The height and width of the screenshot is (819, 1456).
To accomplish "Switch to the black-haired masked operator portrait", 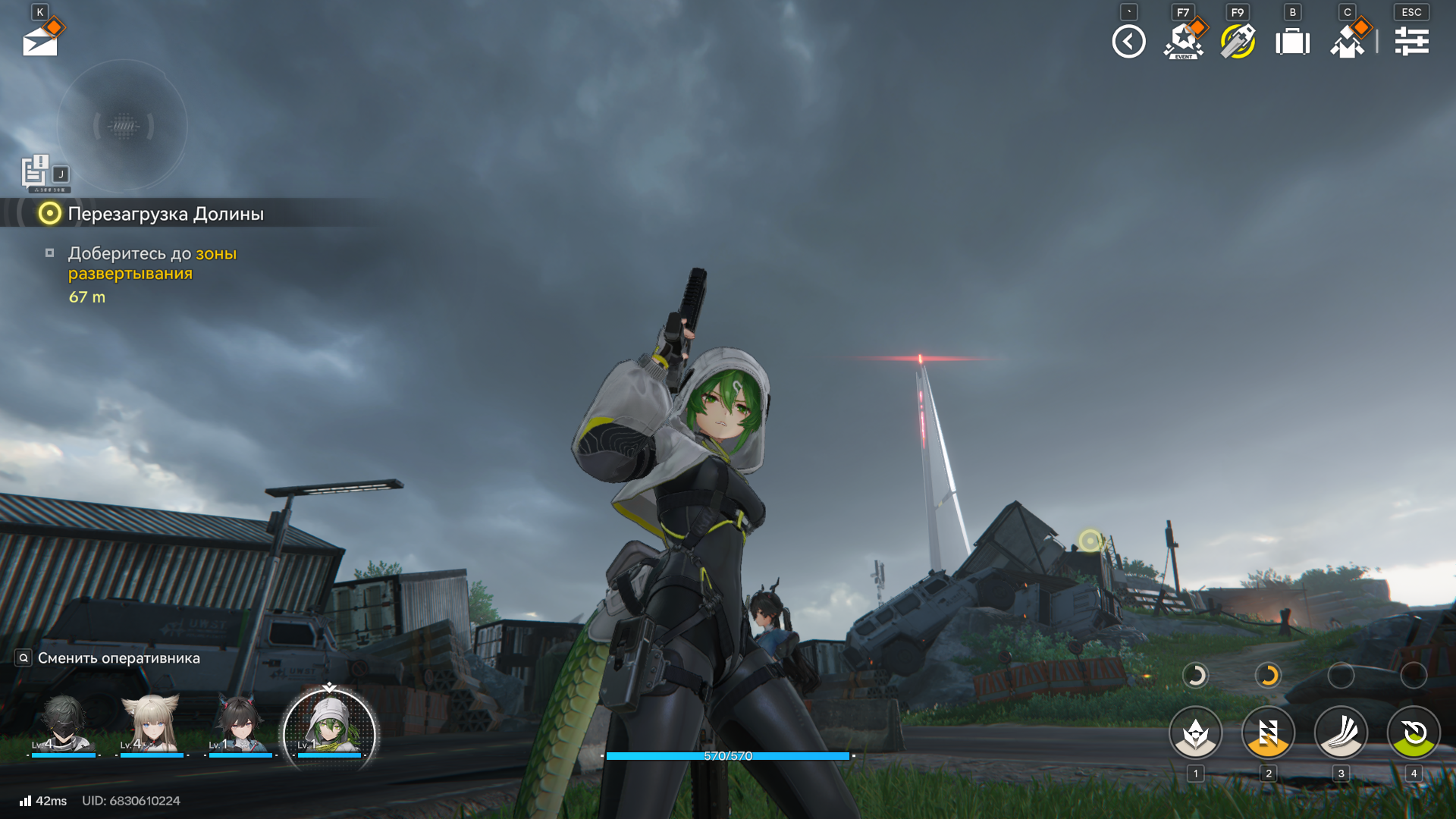I will pyautogui.click(x=64, y=726).
